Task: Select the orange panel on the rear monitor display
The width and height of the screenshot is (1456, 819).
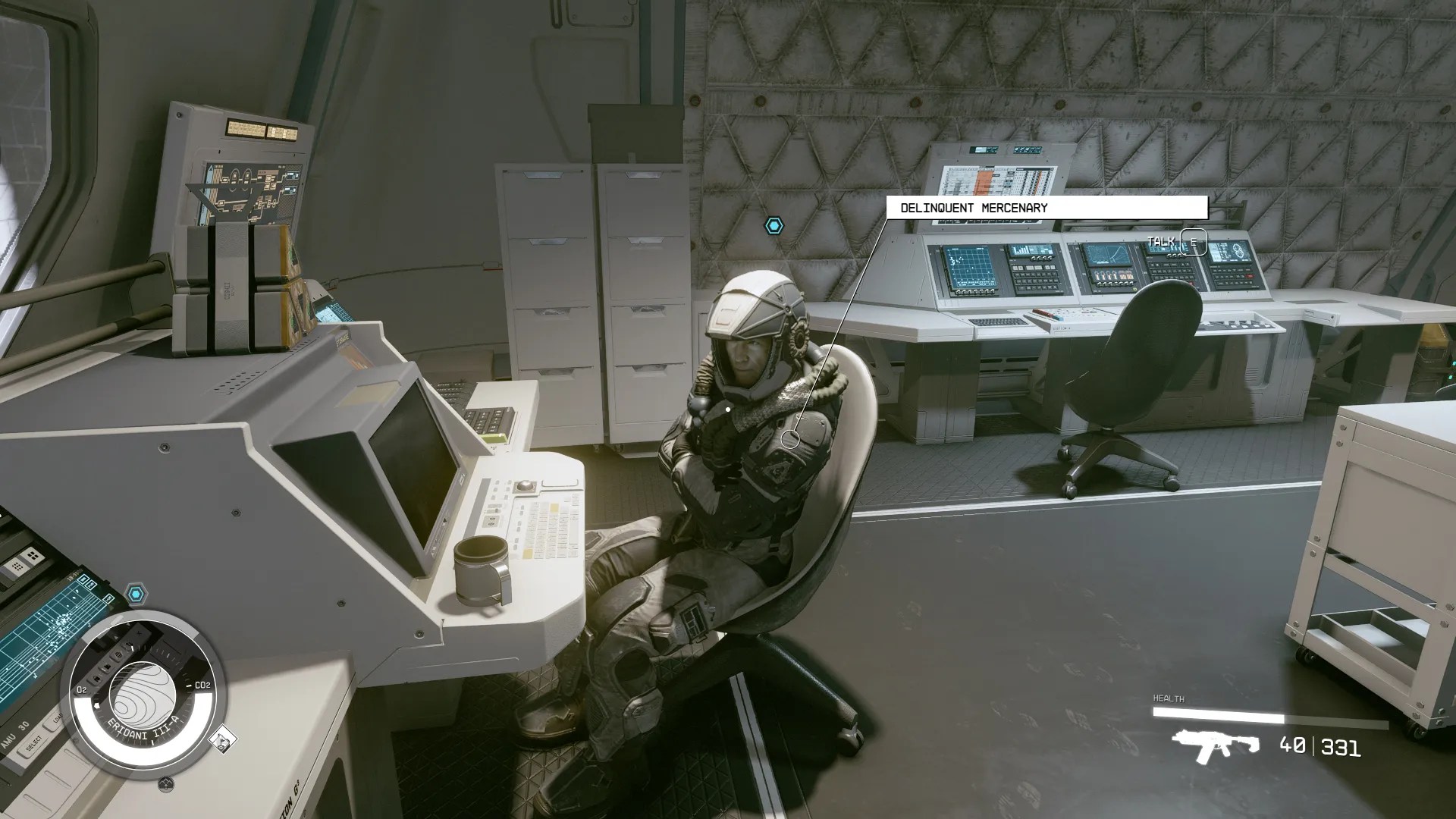Action: [x=984, y=183]
